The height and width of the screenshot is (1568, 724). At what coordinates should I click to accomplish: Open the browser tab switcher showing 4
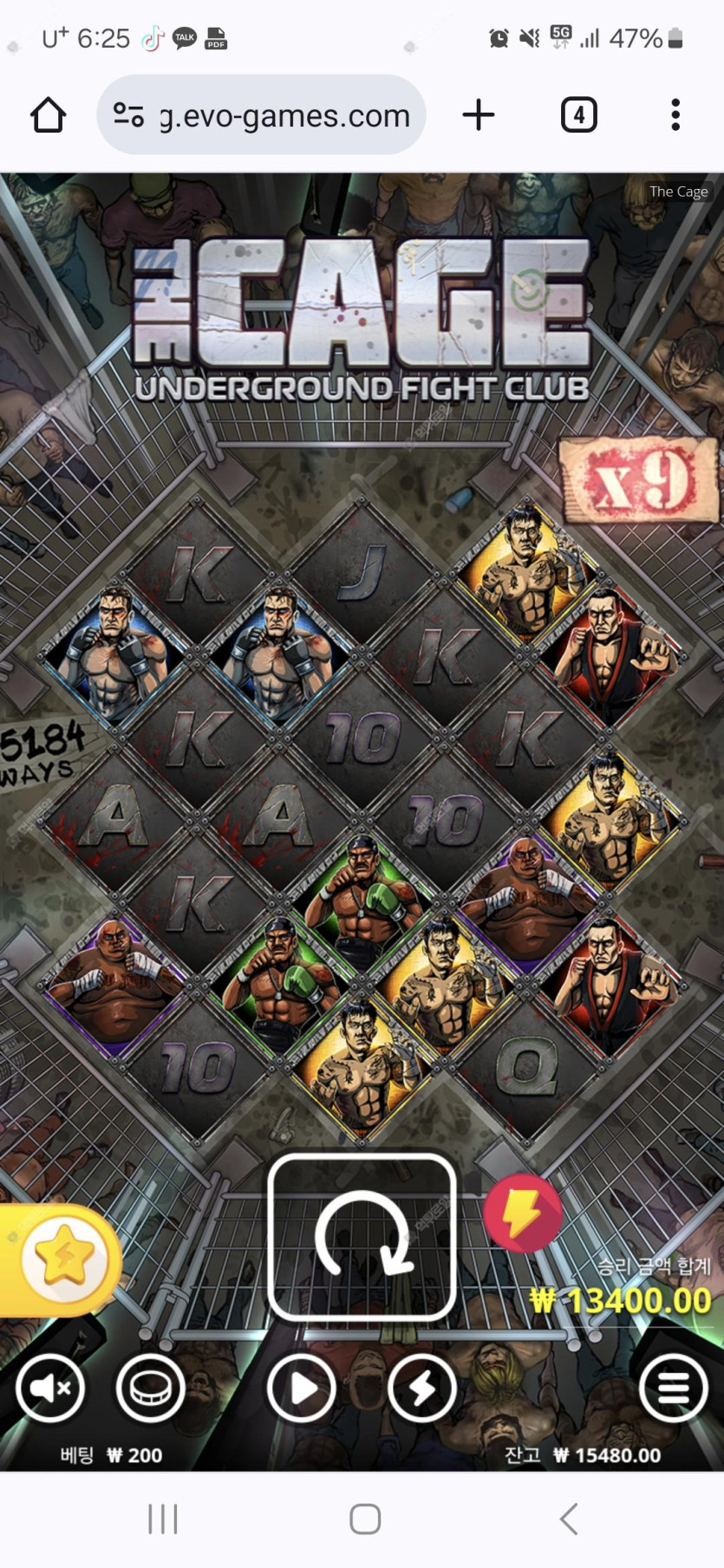pyautogui.click(x=578, y=114)
